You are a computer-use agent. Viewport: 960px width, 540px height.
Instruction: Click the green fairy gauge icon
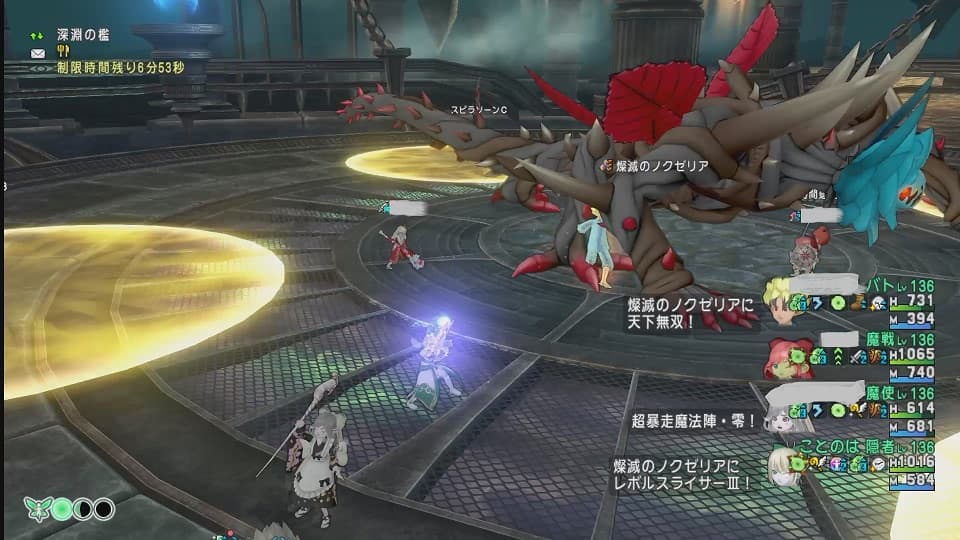[37, 509]
